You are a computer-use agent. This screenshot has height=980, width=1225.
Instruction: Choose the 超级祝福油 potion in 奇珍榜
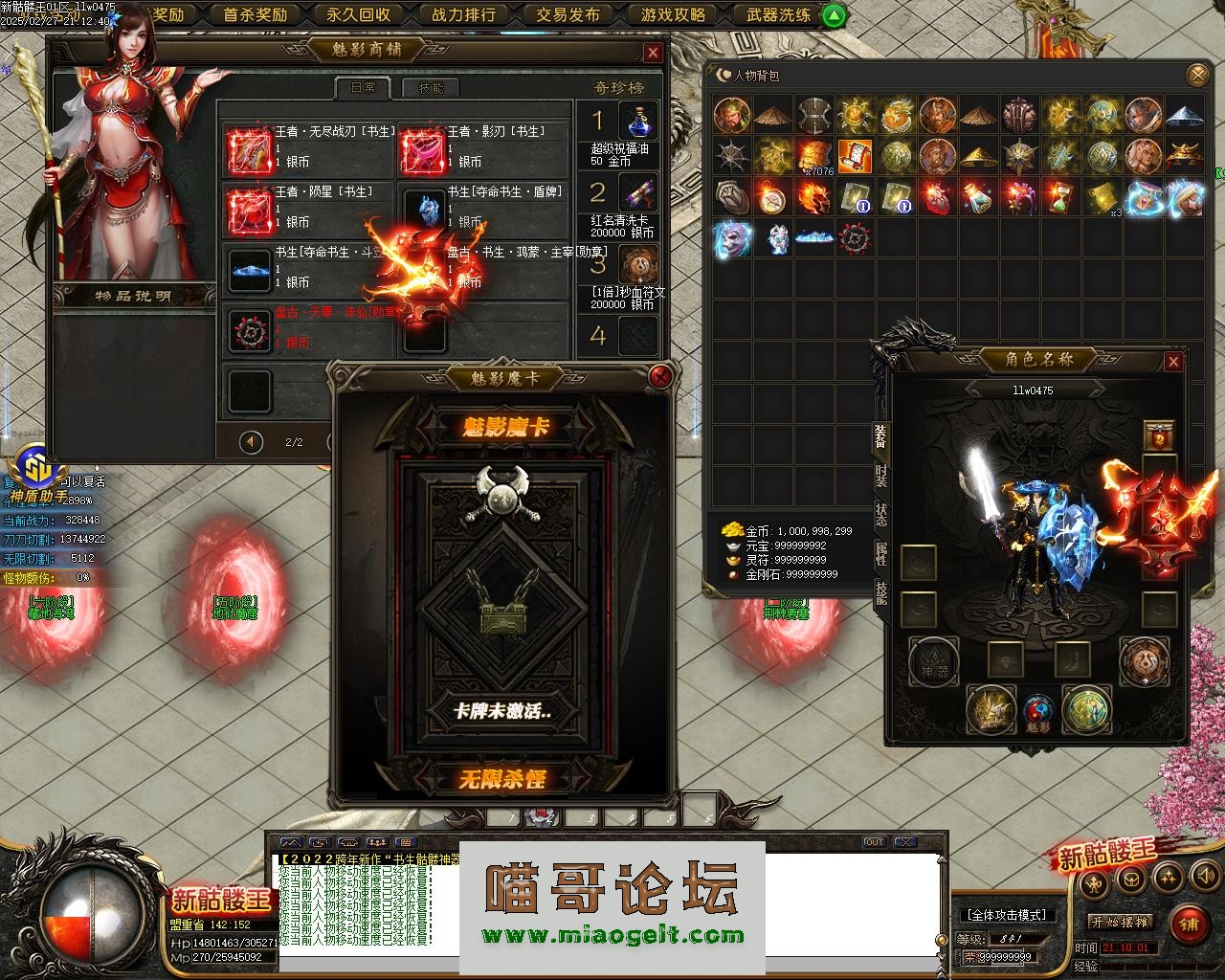[637, 122]
